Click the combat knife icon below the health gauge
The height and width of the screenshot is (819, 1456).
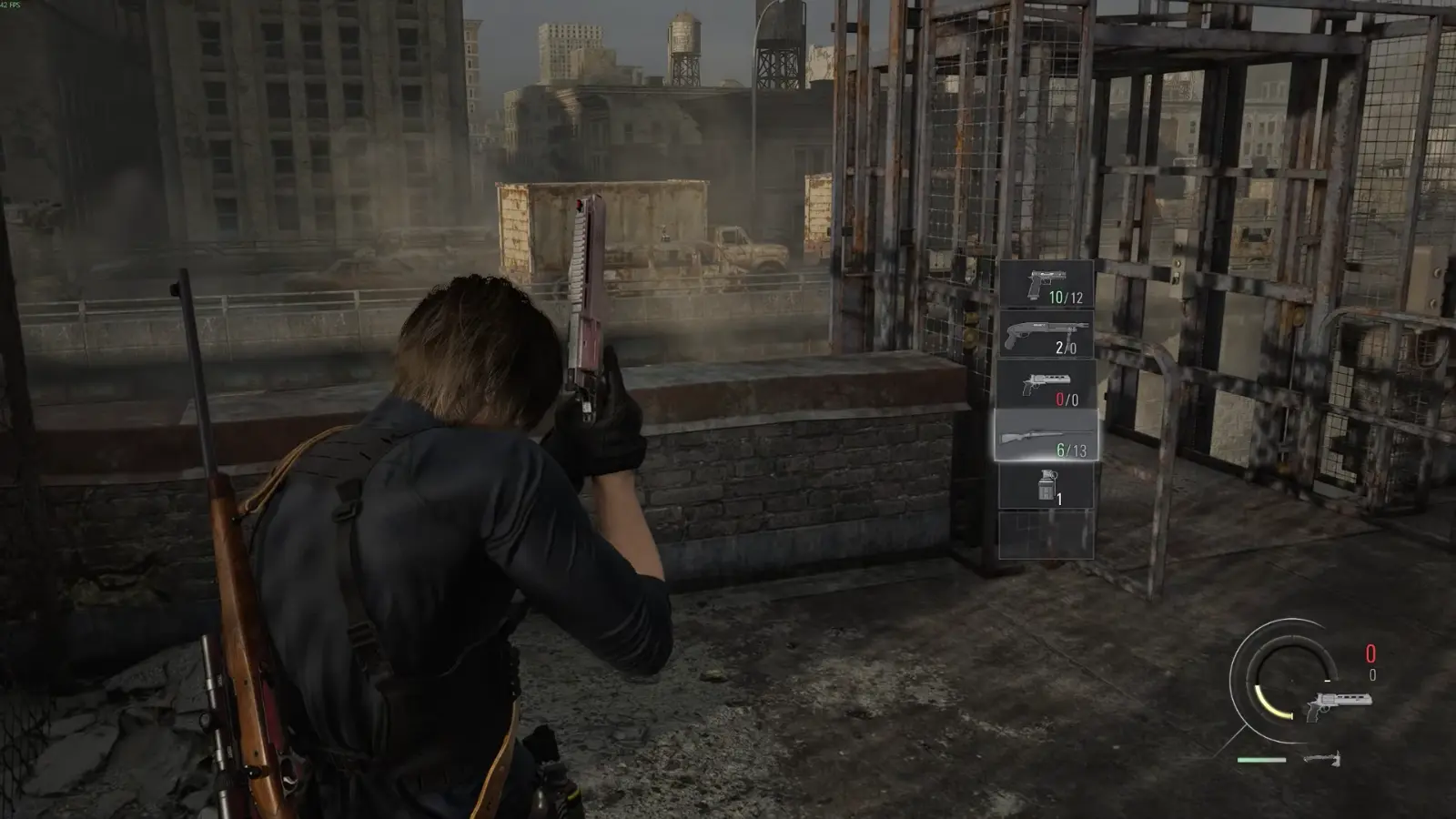[1321, 759]
